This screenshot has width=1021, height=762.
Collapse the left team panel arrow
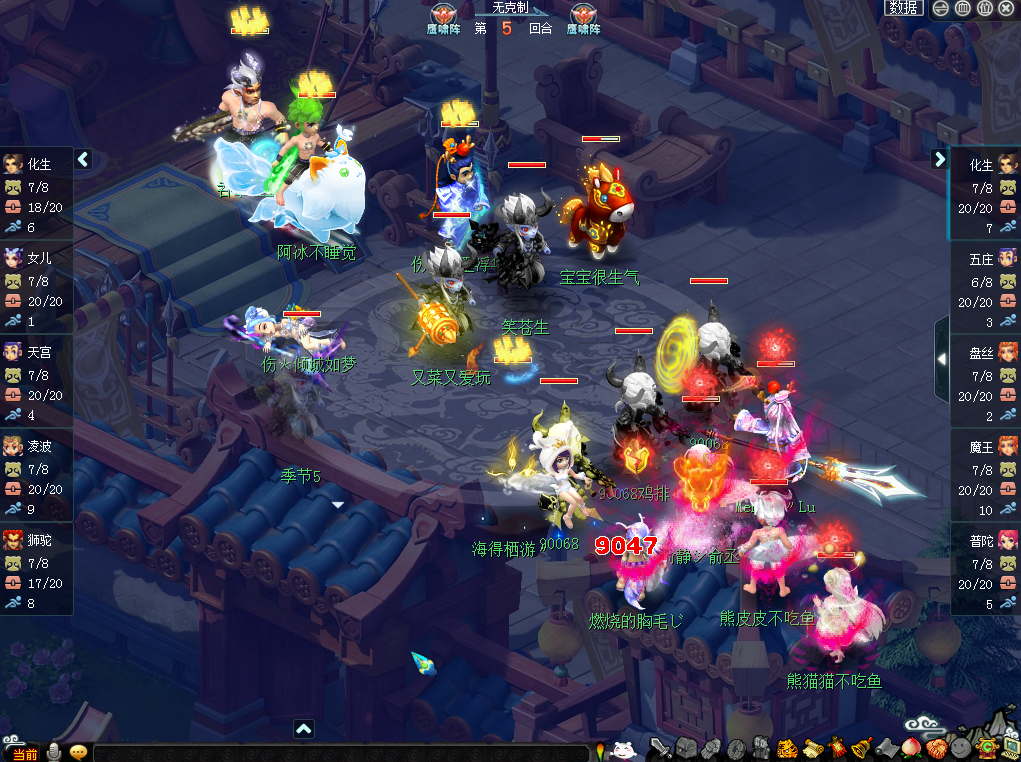coord(83,159)
